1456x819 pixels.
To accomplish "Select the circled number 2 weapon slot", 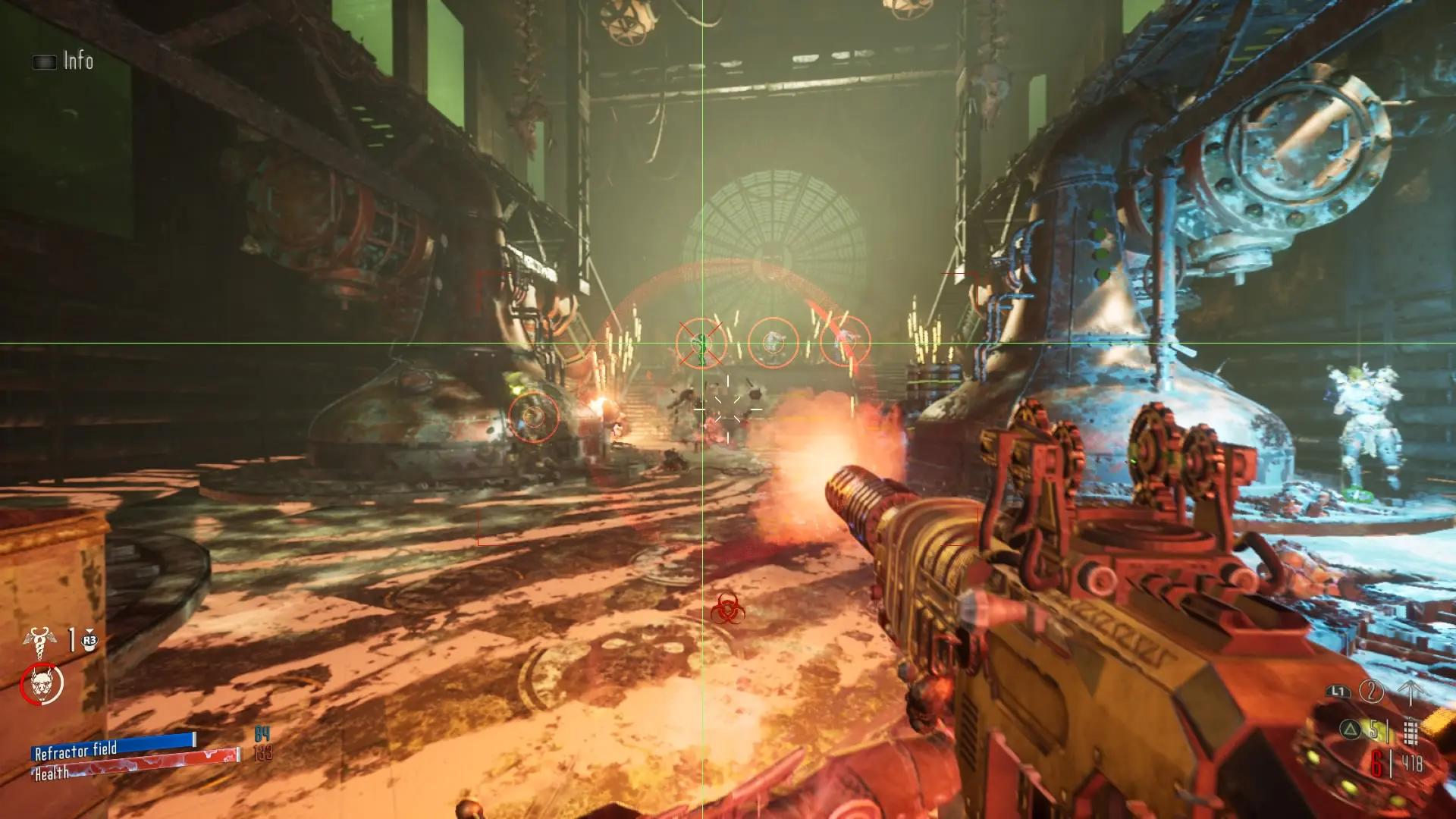I will [1370, 691].
